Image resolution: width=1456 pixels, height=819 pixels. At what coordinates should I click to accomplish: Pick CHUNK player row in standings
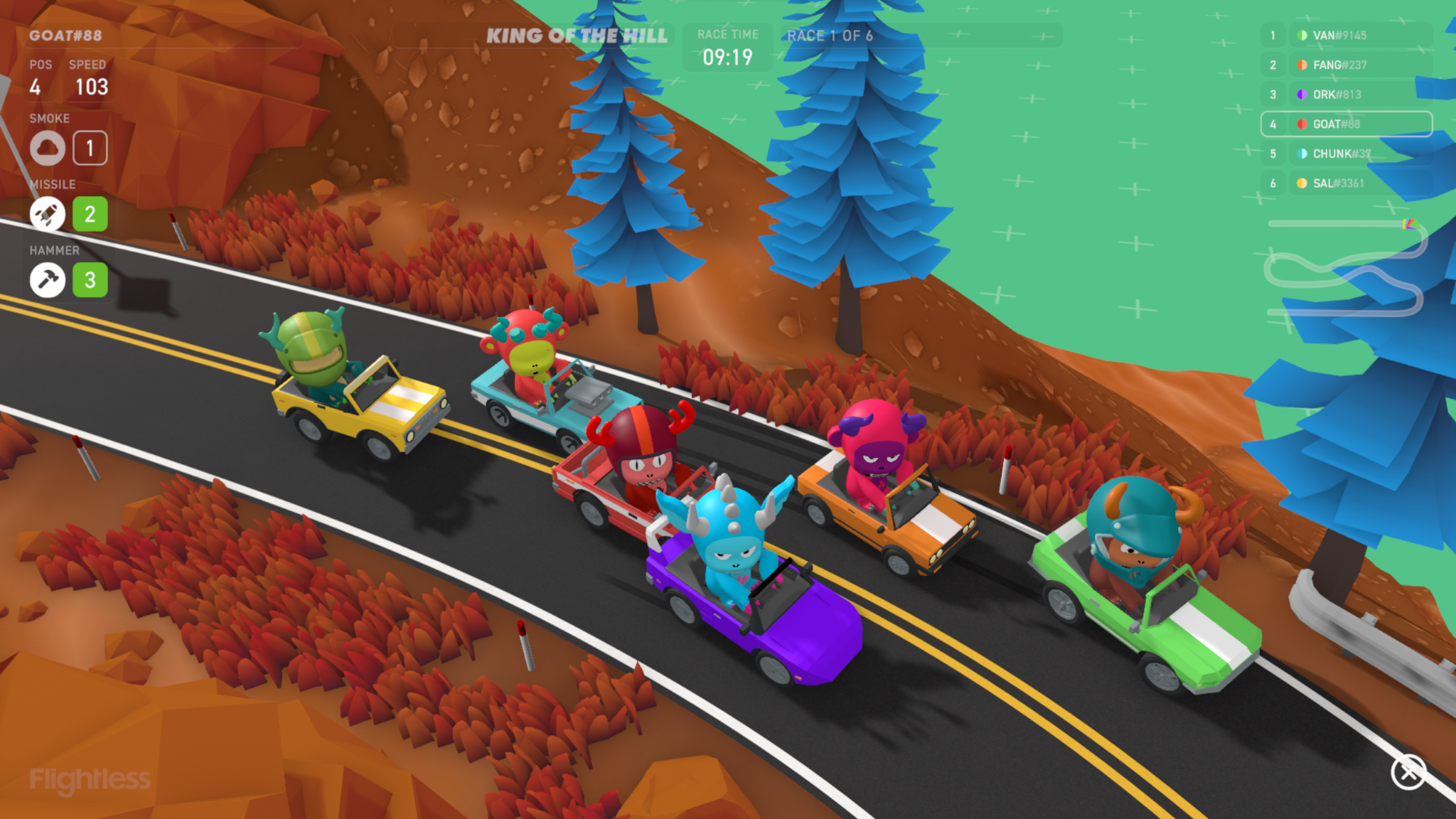1345,154
